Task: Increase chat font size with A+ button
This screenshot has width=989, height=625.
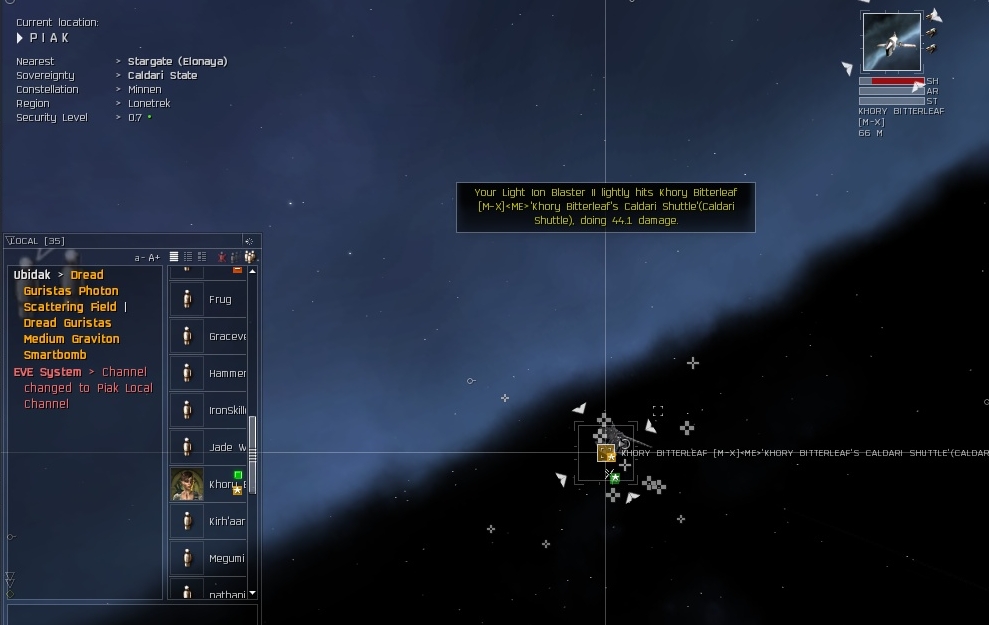Action: point(154,258)
